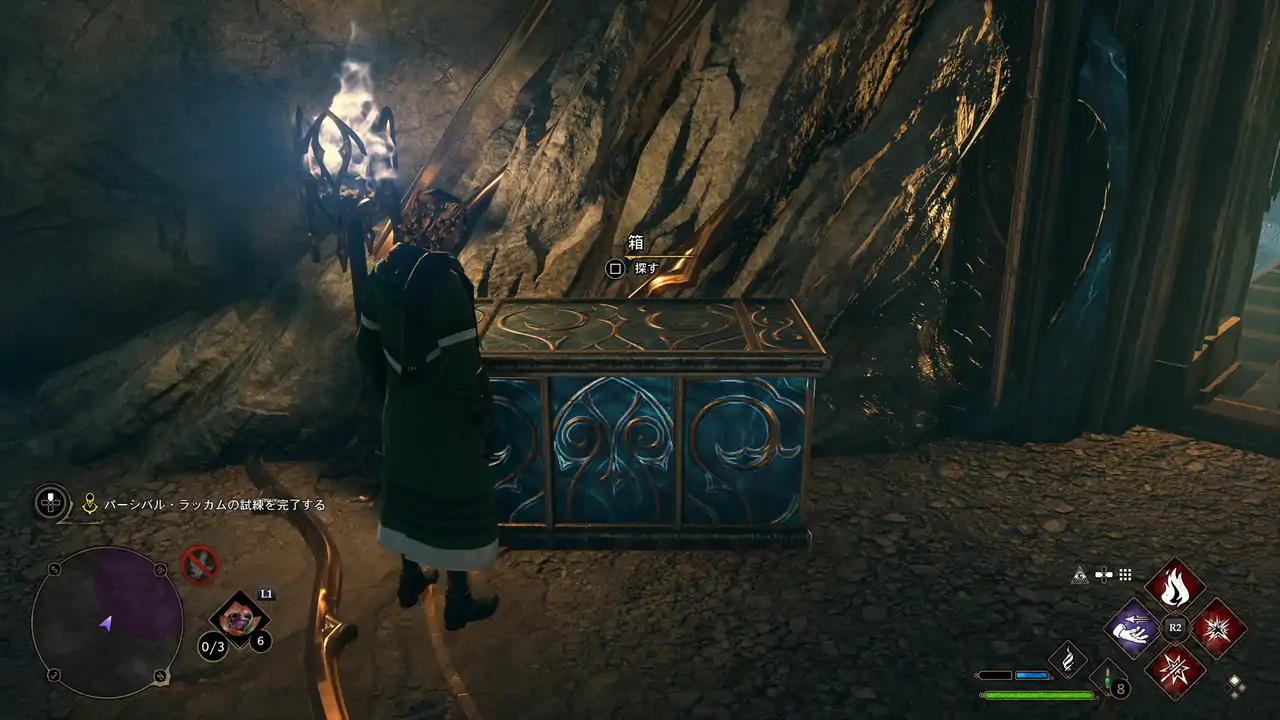
Task: Select the Incendio flame spell slot
Action: pos(1174,586)
